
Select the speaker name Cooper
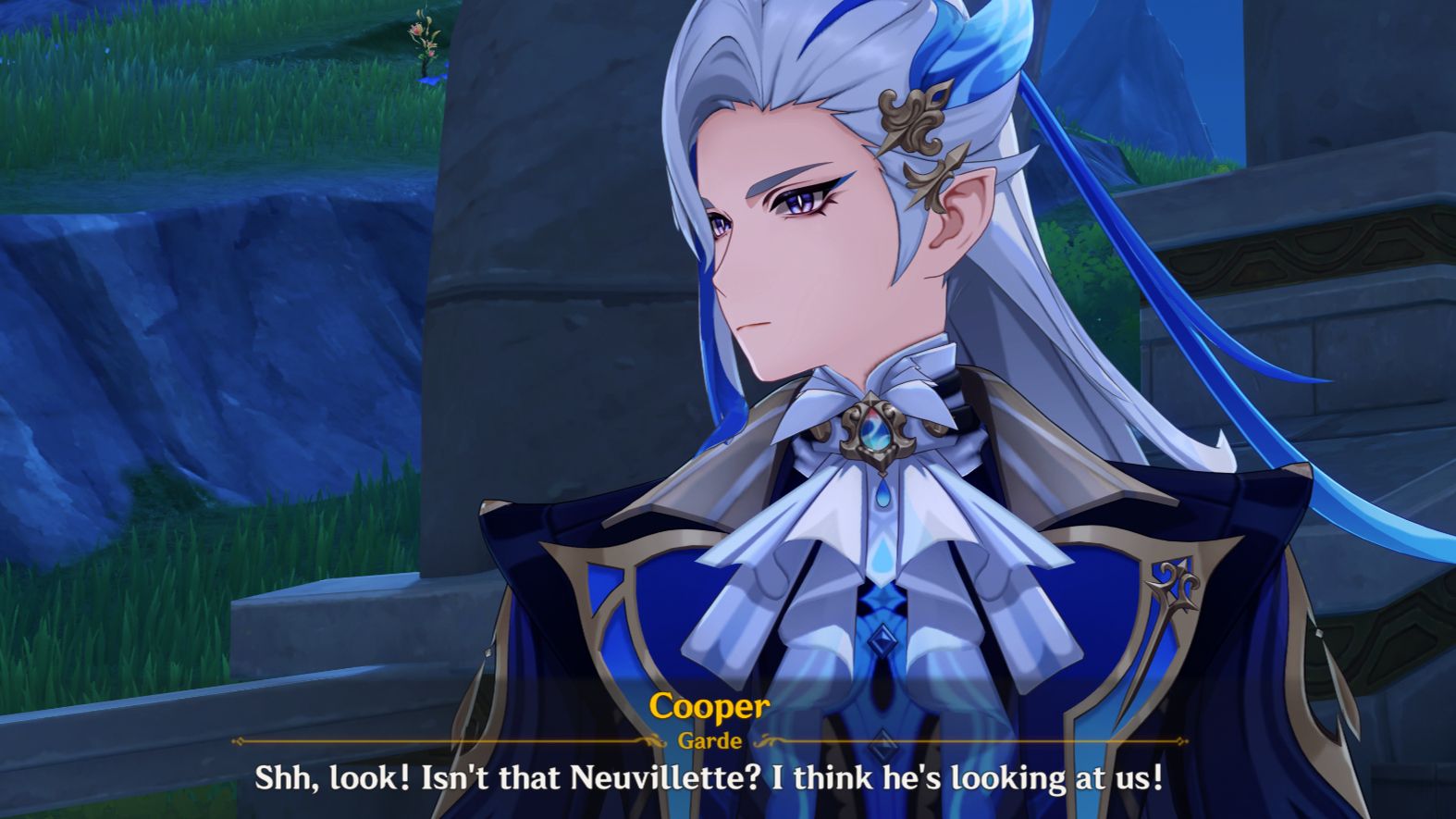pos(709,709)
